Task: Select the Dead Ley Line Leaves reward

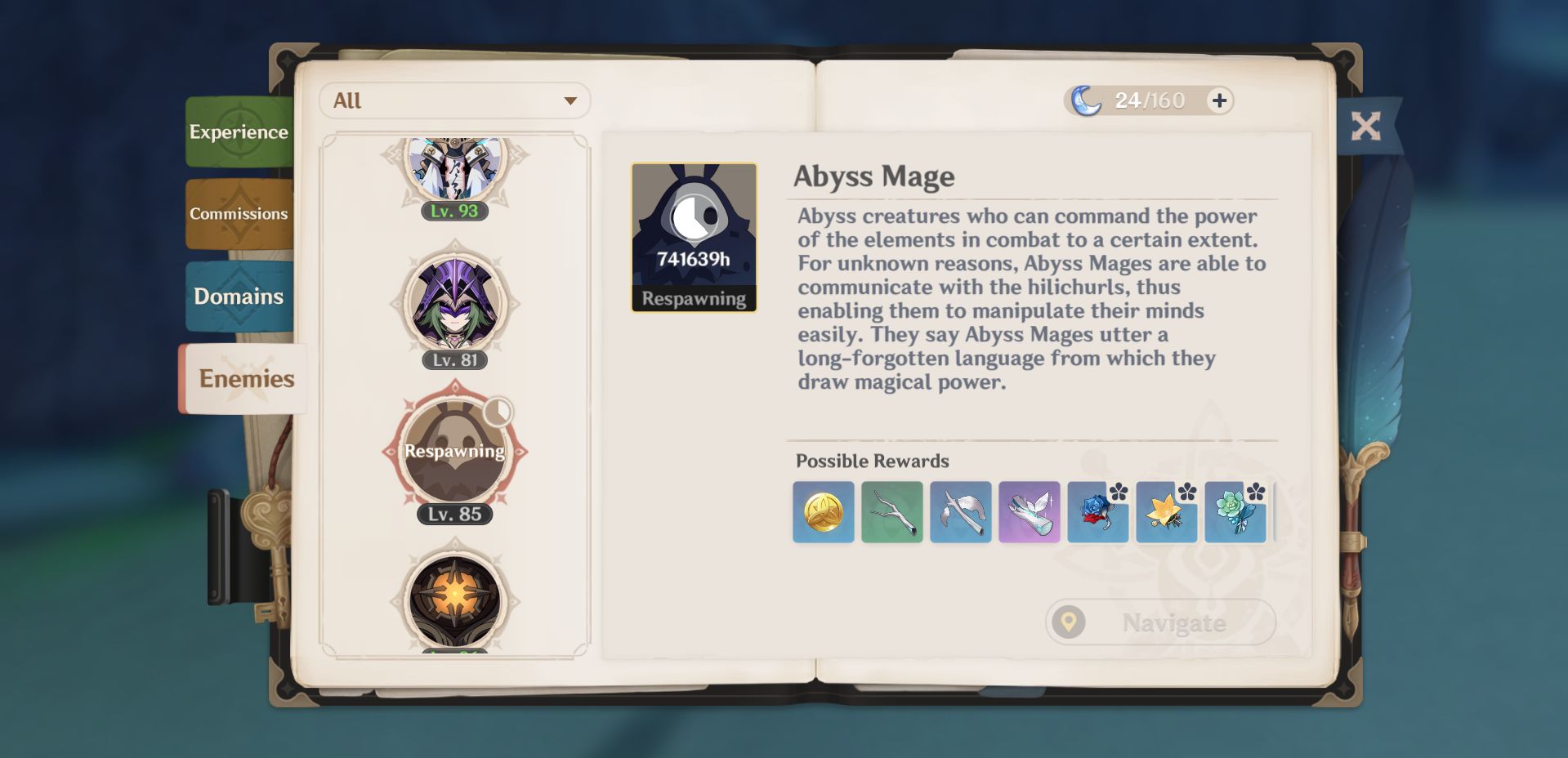Action: tap(960, 513)
